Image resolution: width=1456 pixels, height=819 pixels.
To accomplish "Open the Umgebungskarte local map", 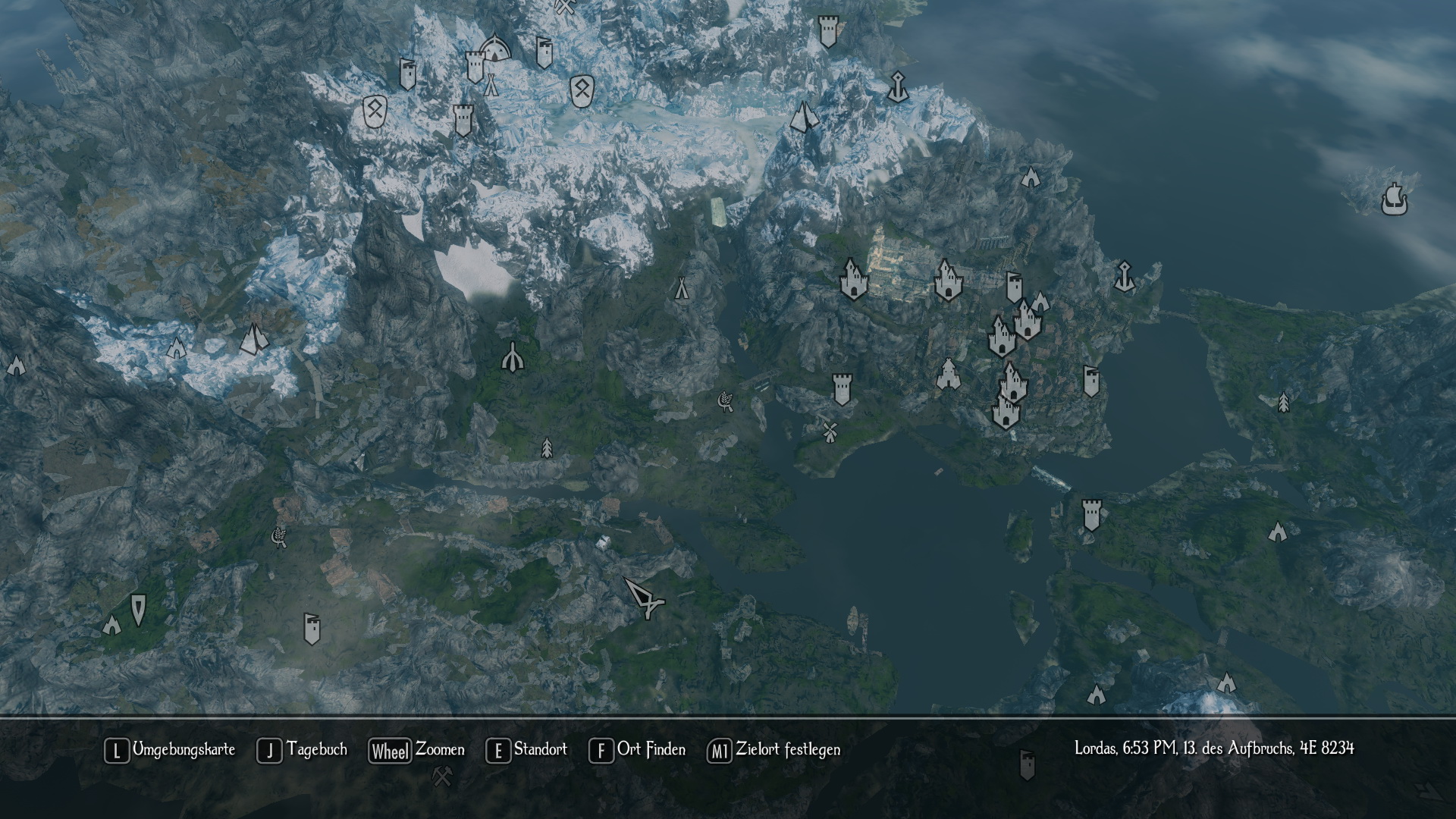I will point(170,750).
